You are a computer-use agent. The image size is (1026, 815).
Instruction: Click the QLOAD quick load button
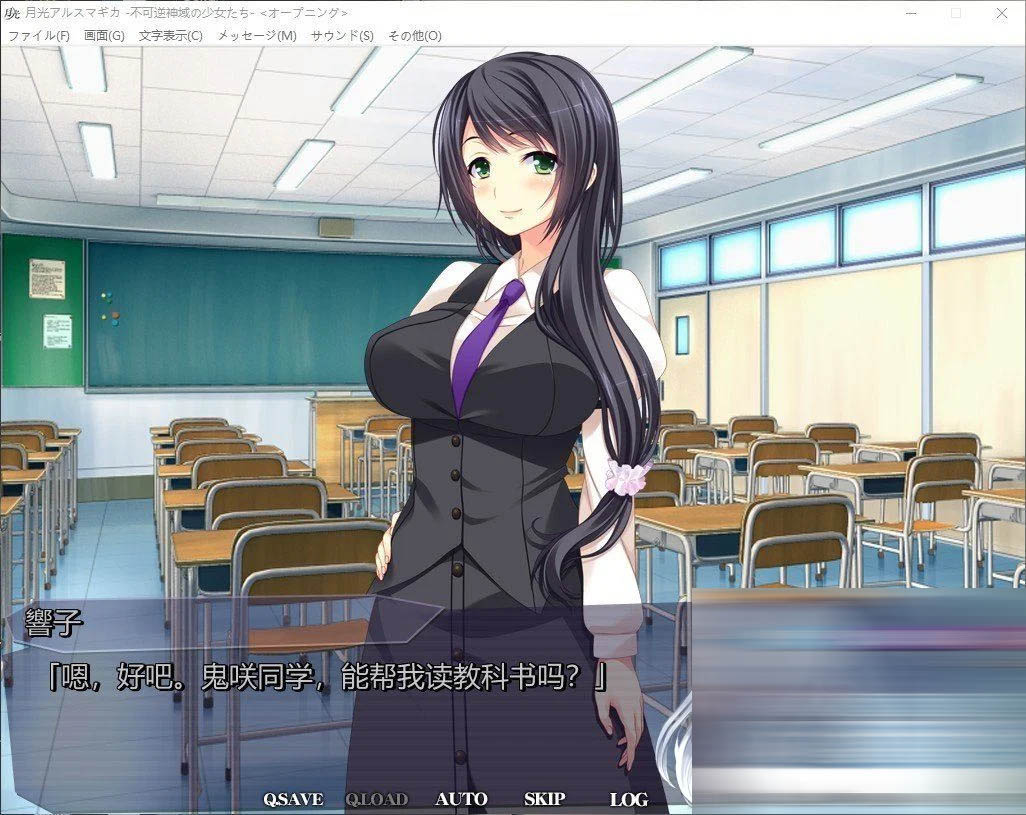[376, 799]
